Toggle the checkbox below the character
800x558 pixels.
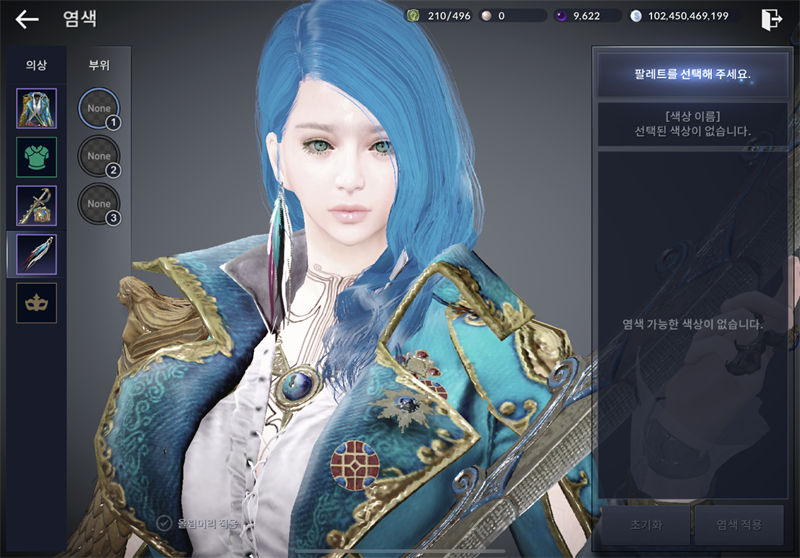165,522
